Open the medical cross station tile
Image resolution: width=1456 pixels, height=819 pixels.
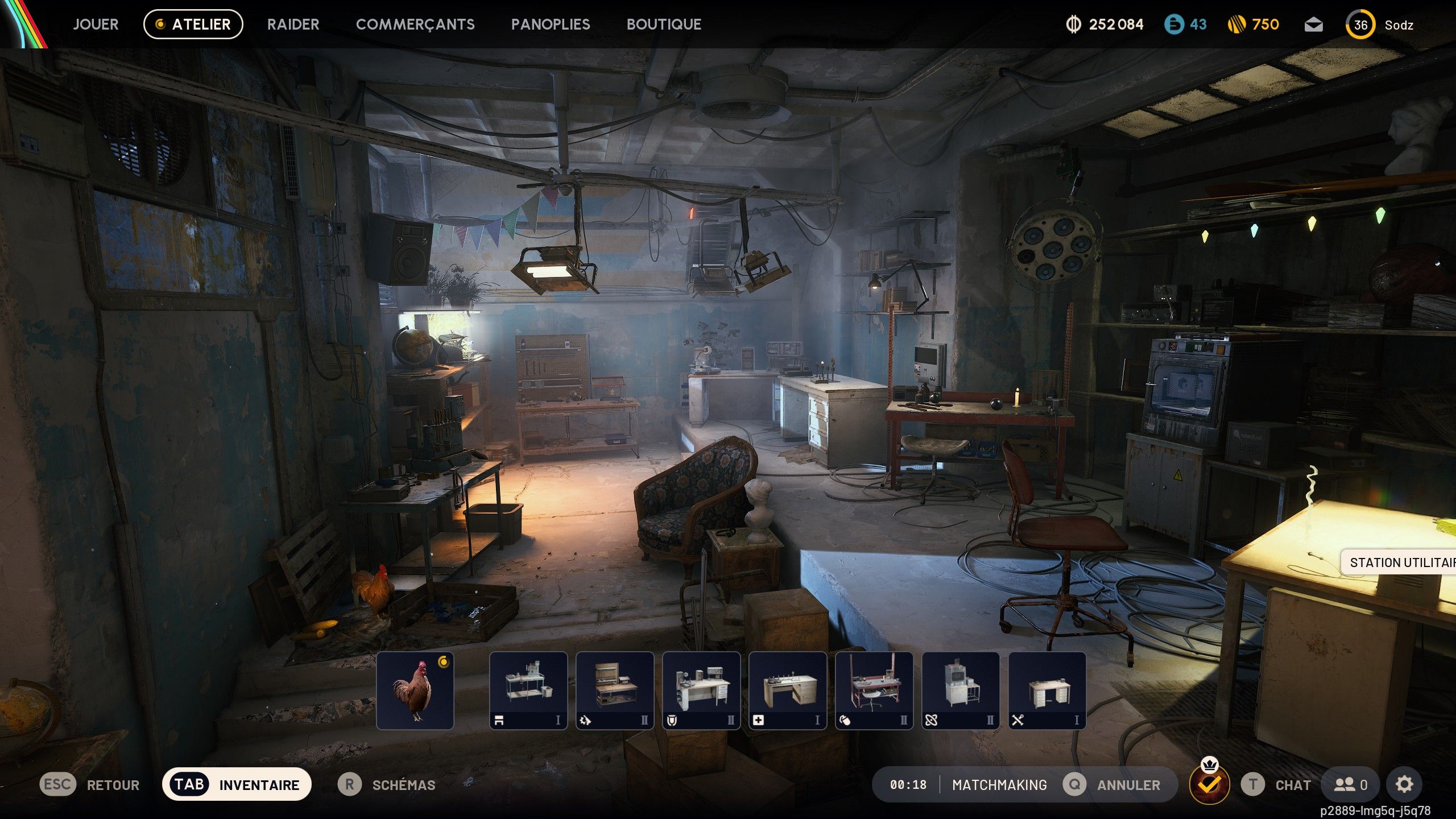coord(788,690)
